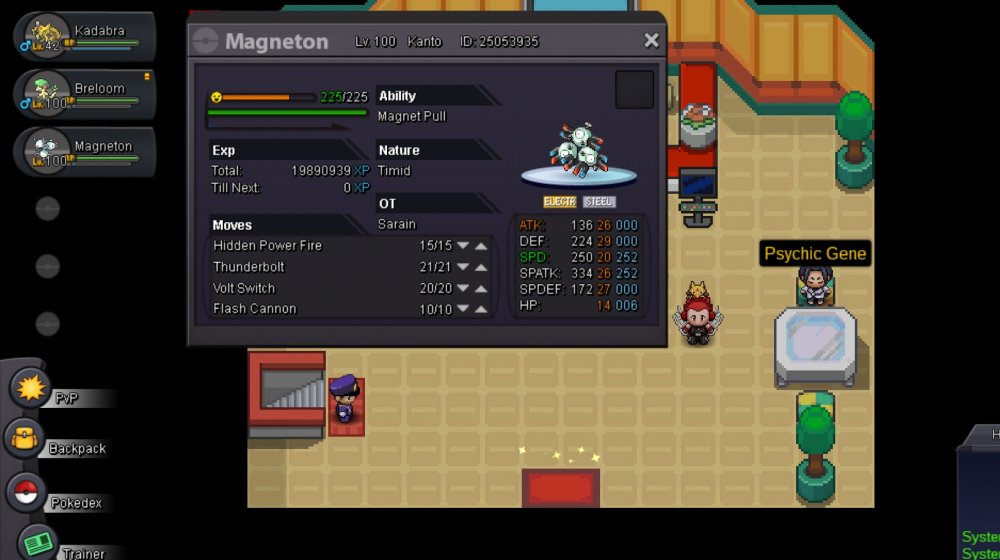Move Hidden Power Fire down

(x=463, y=246)
